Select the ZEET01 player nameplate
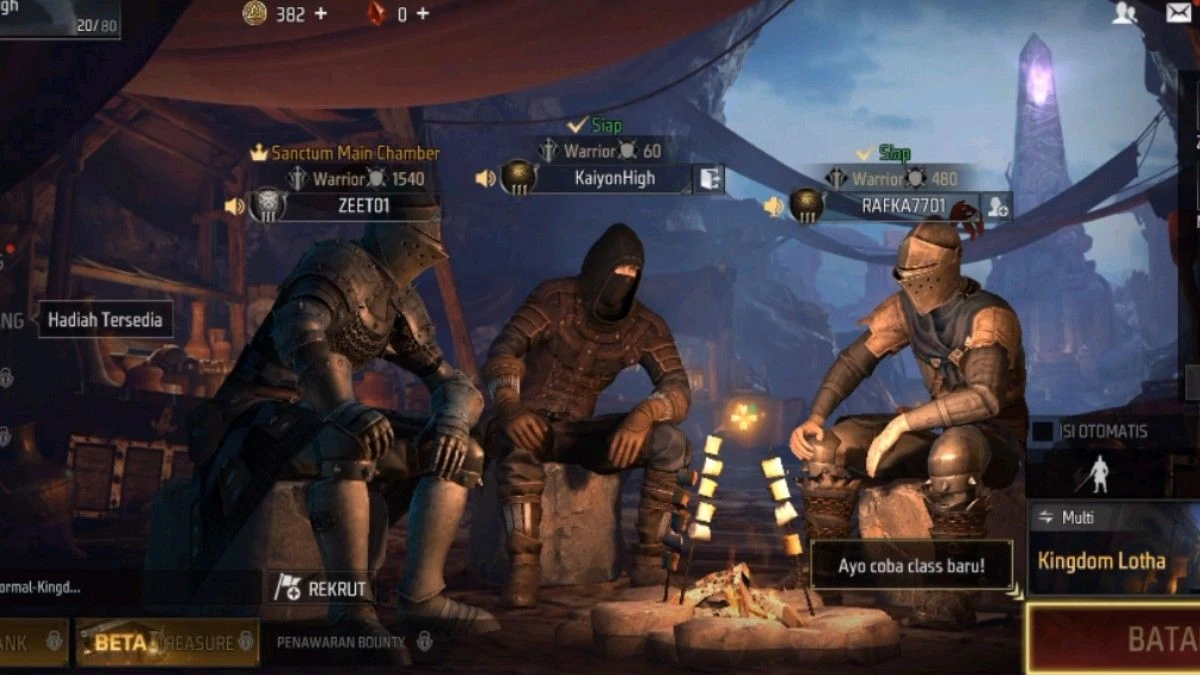The image size is (1200, 675). click(361, 207)
